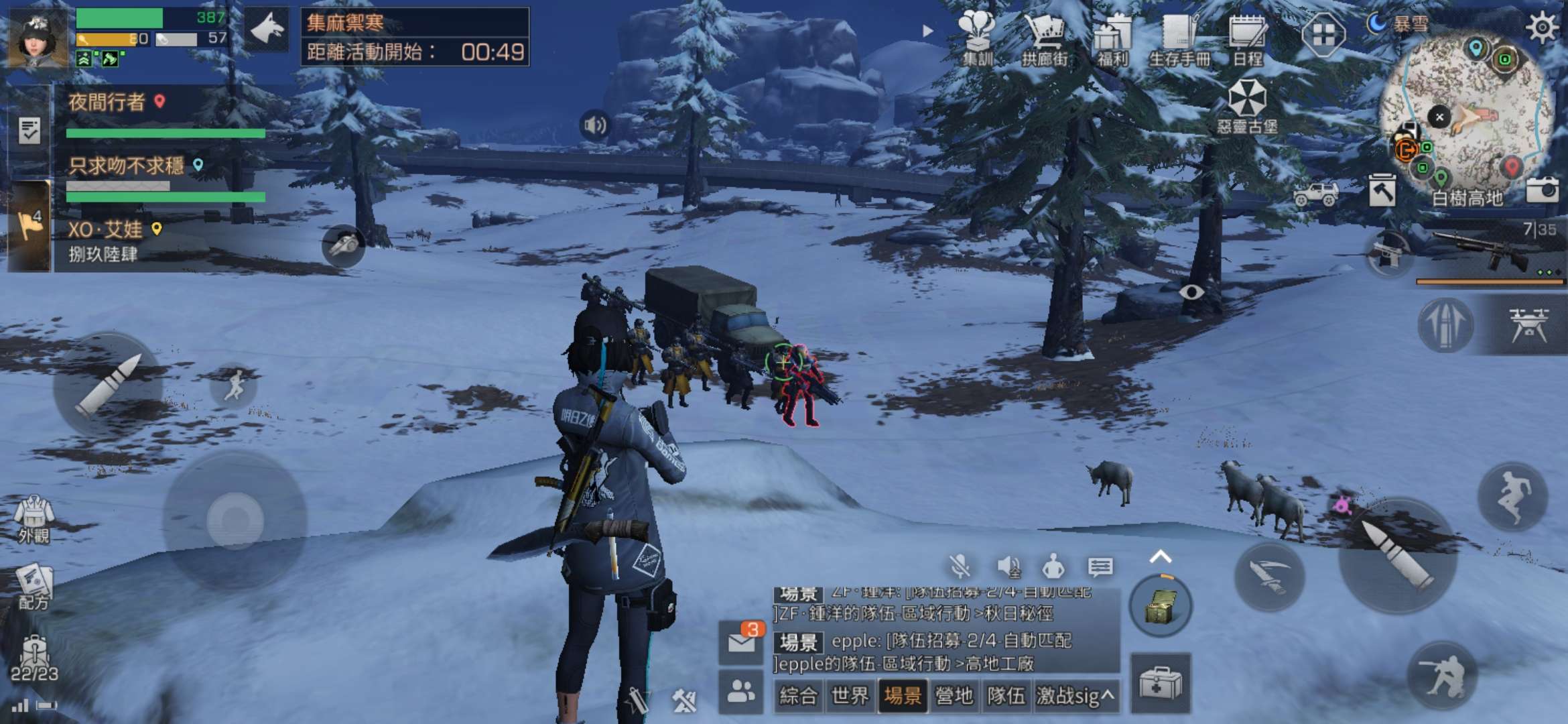Open the 生存手冊 survival handbook

coord(1179,39)
